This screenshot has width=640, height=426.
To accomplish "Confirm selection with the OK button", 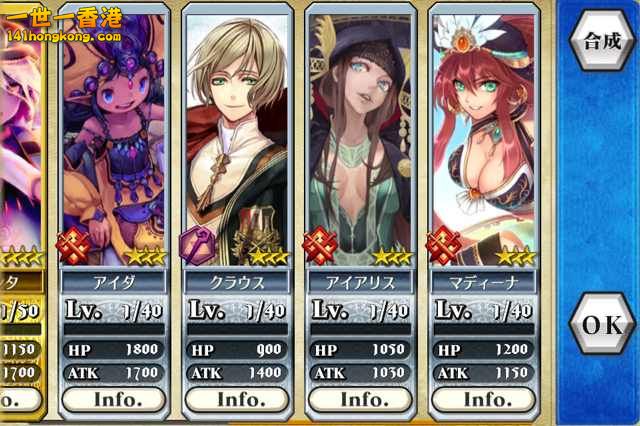I will coord(603,325).
